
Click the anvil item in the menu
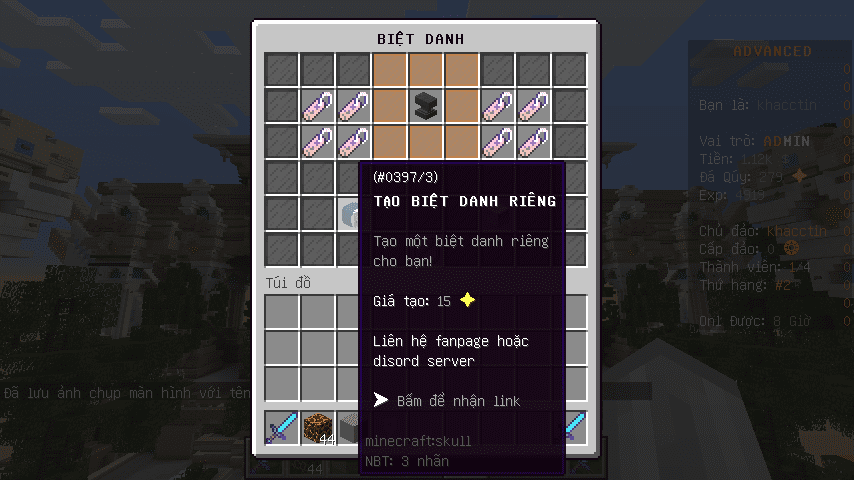click(426, 105)
